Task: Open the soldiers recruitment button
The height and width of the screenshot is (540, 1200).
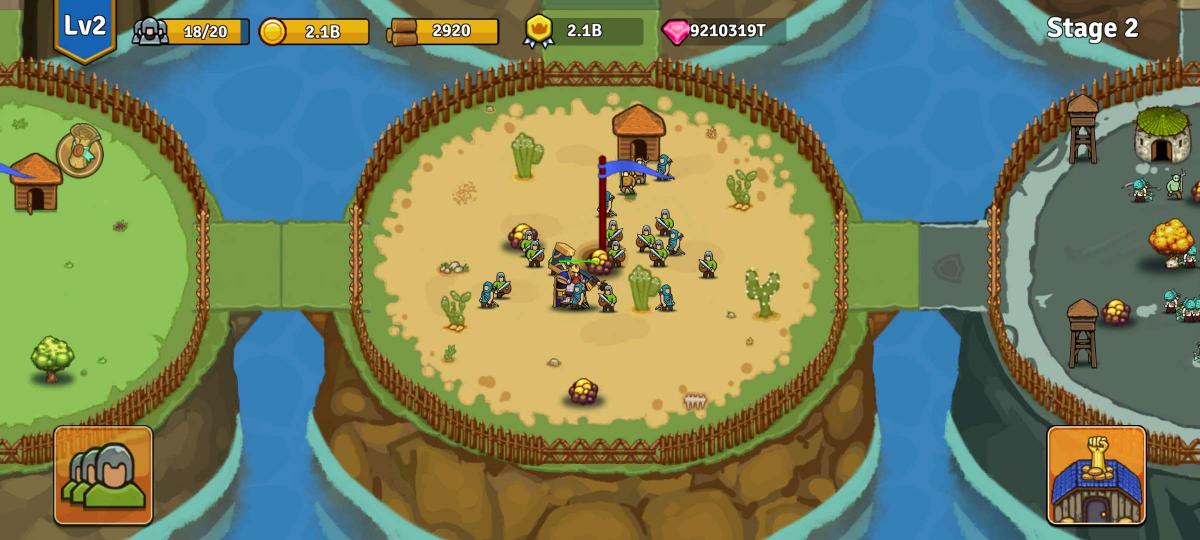Action: coord(103,475)
